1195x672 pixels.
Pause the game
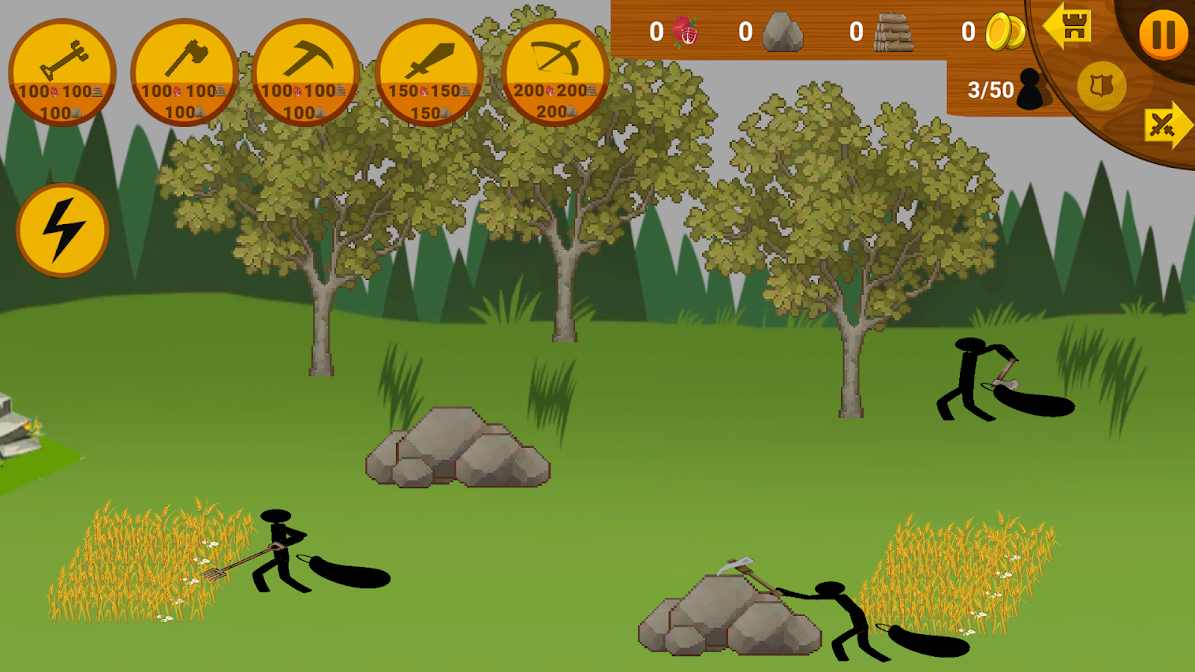pos(1163,35)
